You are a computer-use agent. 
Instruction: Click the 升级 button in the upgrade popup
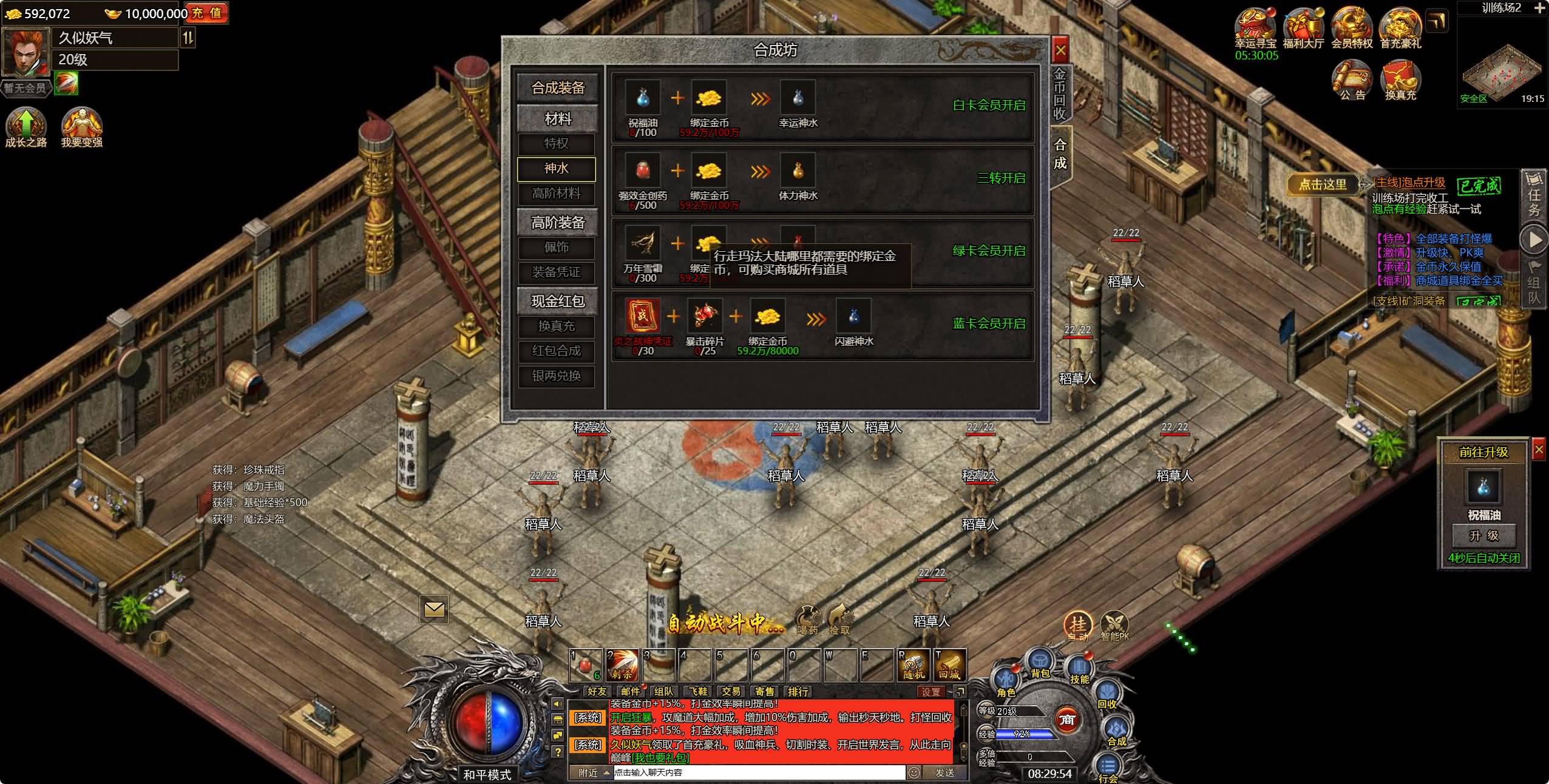(1483, 536)
